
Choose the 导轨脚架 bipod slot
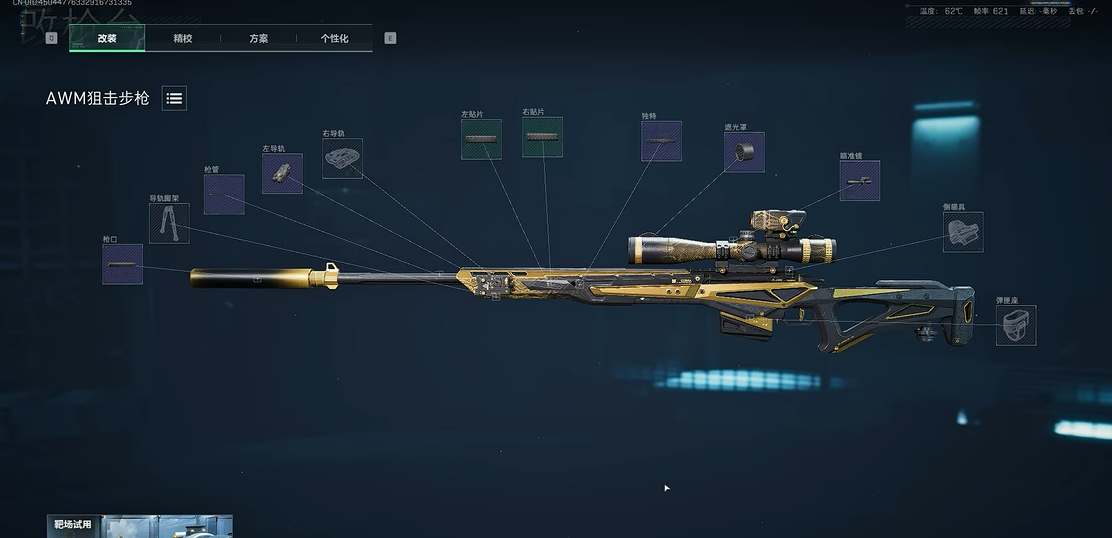click(169, 223)
